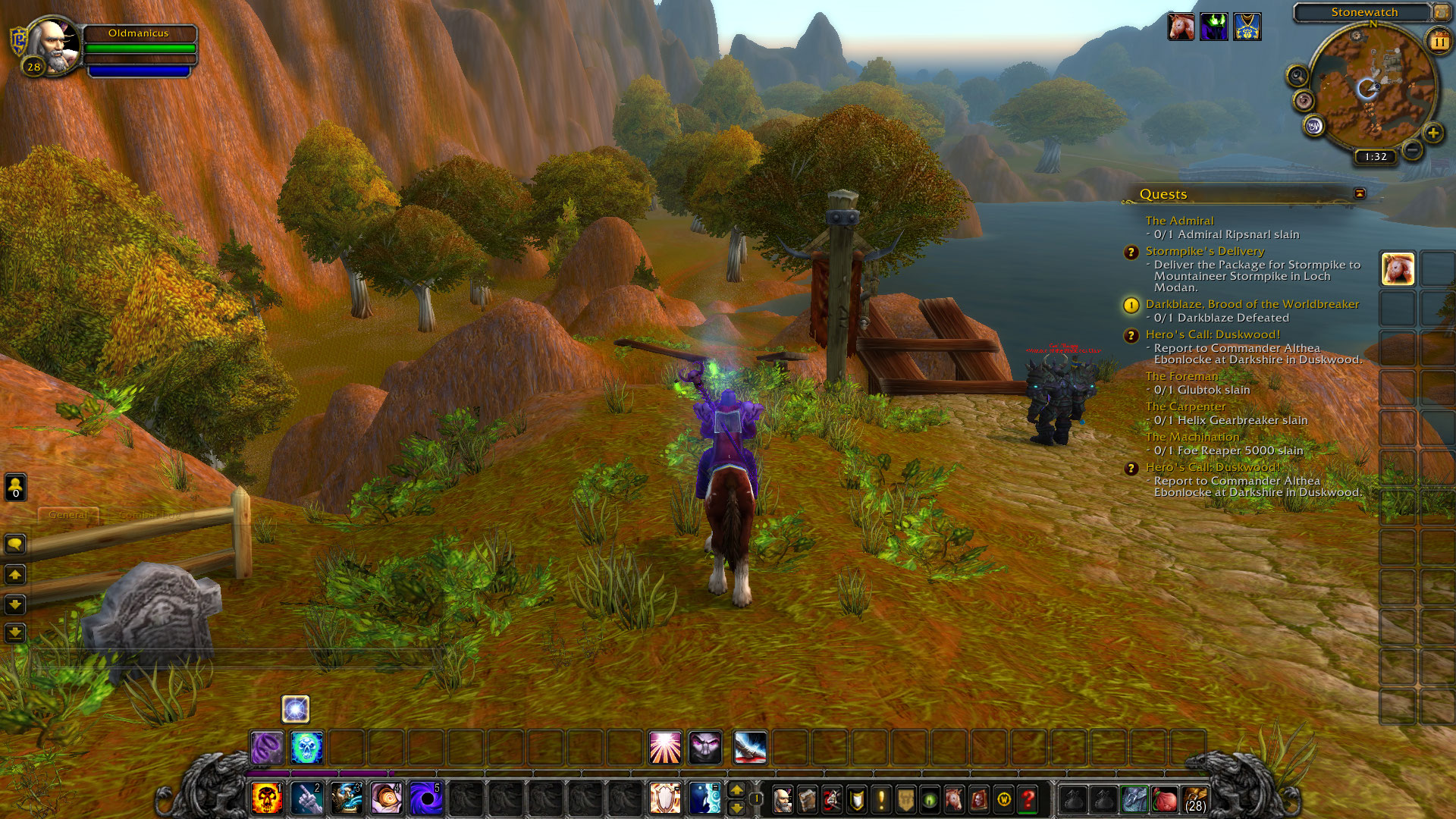Click the blue Alliance tabard buff icon
Screen dimensions: 1456x819
tap(1247, 27)
